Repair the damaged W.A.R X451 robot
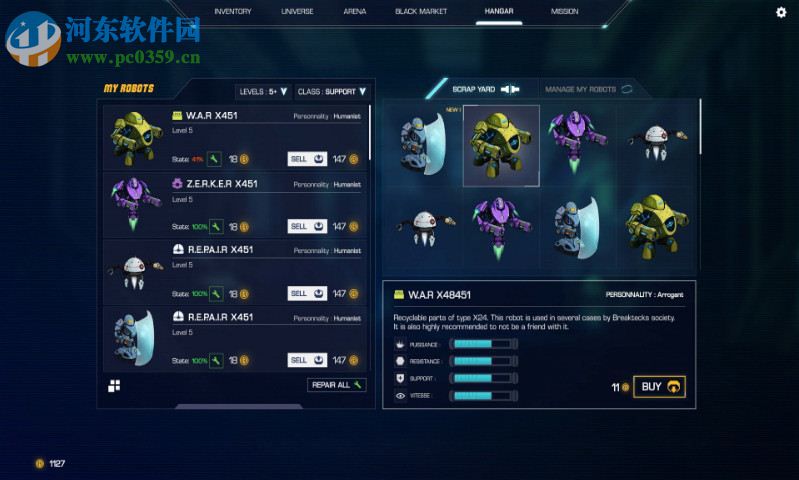The width and height of the screenshot is (799, 480). pyautogui.click(x=214, y=158)
